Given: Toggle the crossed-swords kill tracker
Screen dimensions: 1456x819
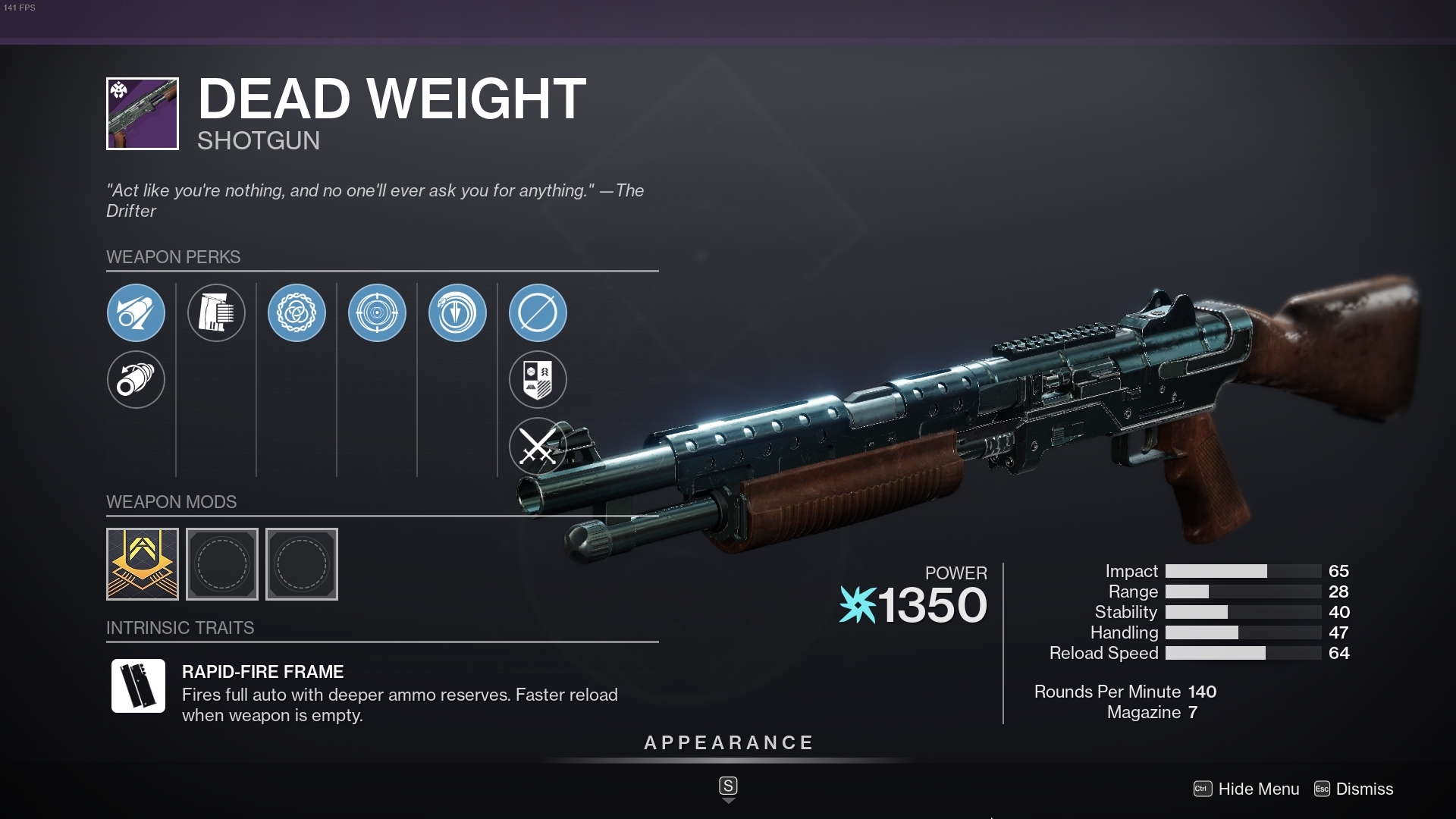Looking at the screenshot, I should pos(538,447).
